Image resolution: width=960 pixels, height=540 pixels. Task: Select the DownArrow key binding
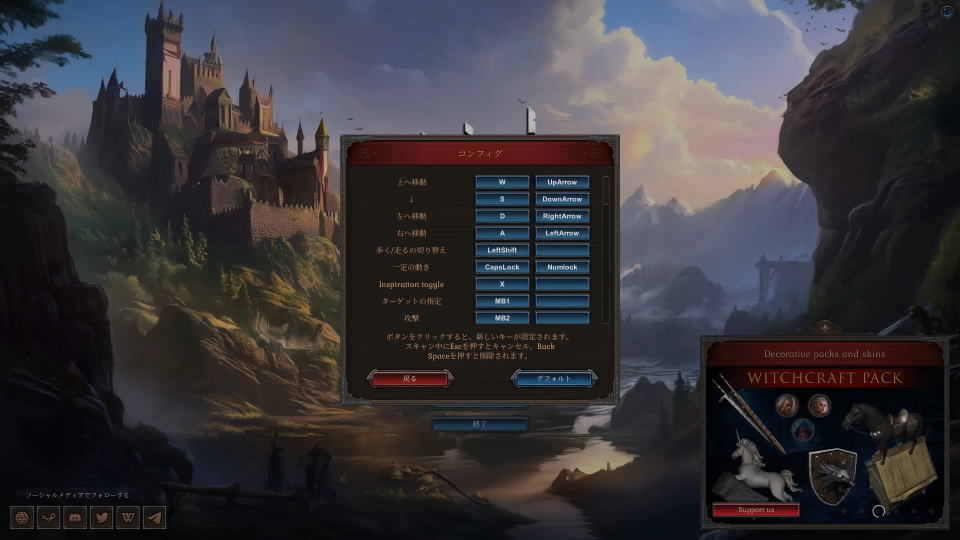pos(562,199)
